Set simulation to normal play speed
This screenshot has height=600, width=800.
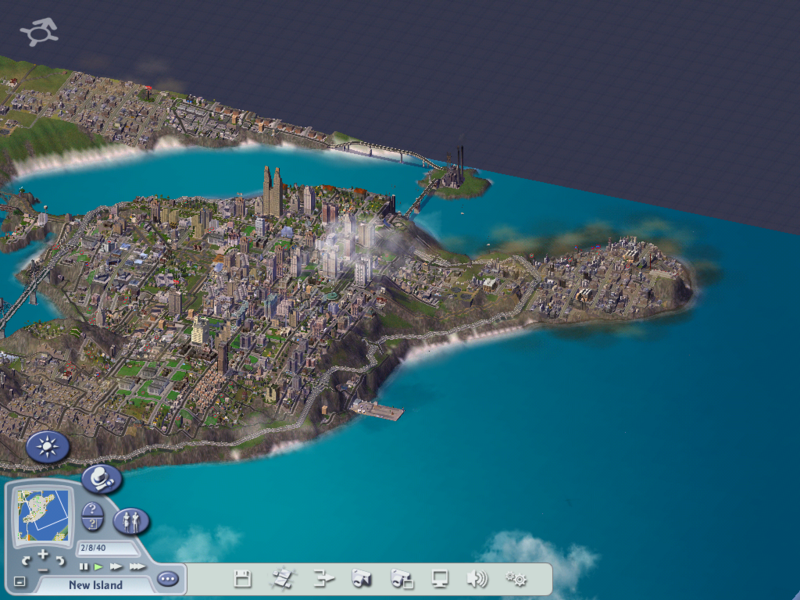pyautogui.click(x=99, y=567)
